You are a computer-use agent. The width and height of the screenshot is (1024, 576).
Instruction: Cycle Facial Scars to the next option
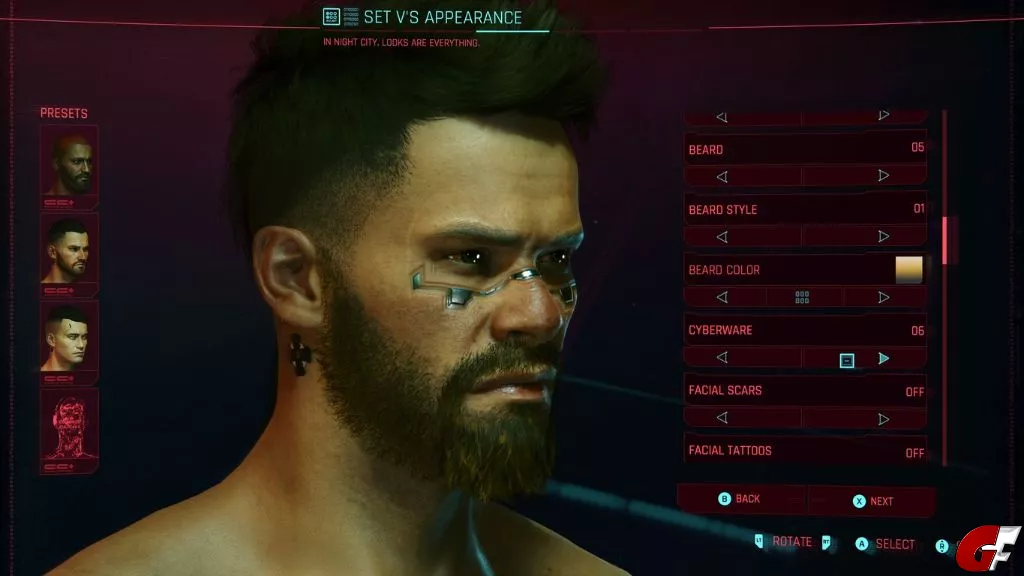[883, 418]
